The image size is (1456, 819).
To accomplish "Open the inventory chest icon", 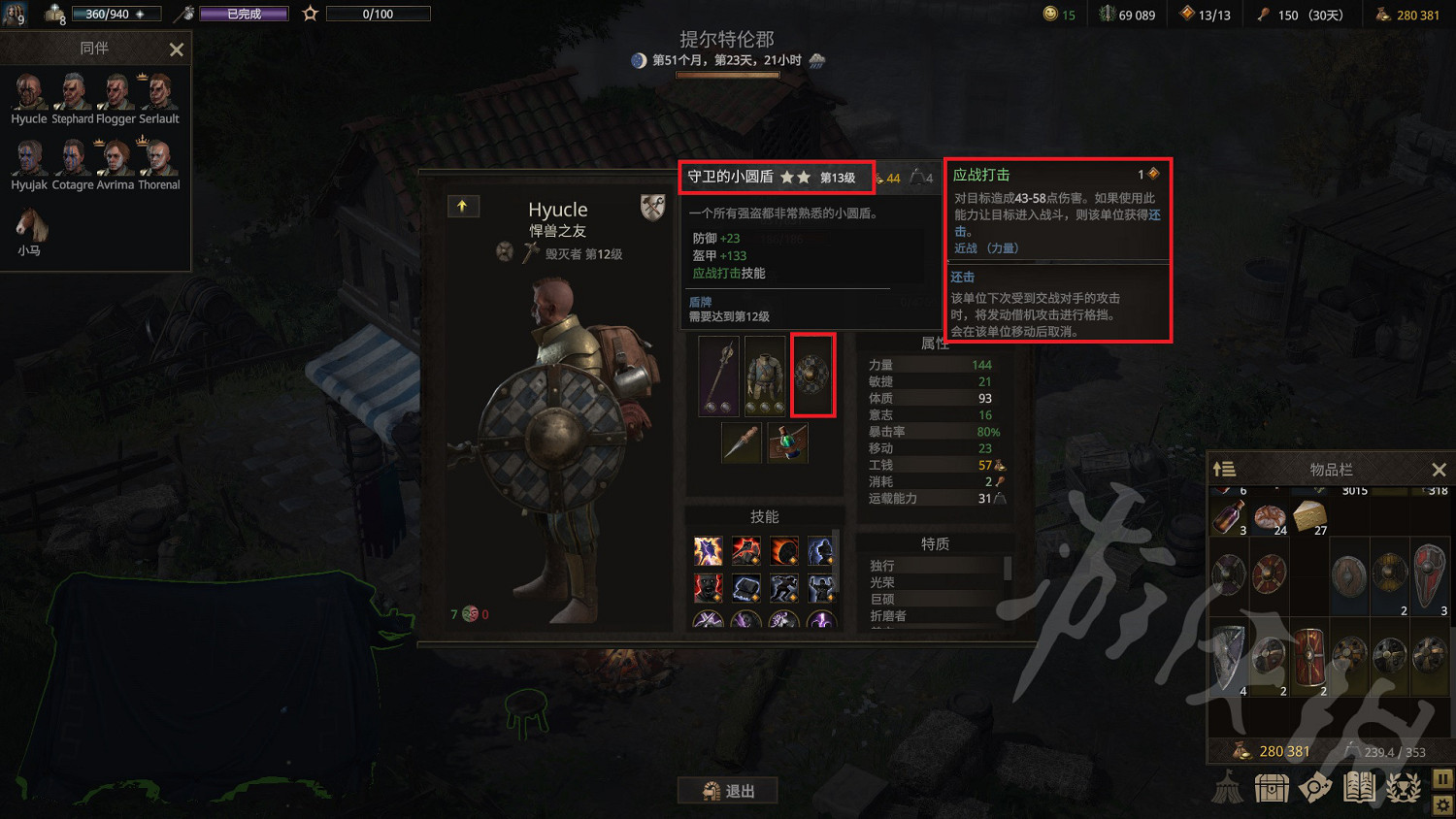I will click(x=1272, y=787).
